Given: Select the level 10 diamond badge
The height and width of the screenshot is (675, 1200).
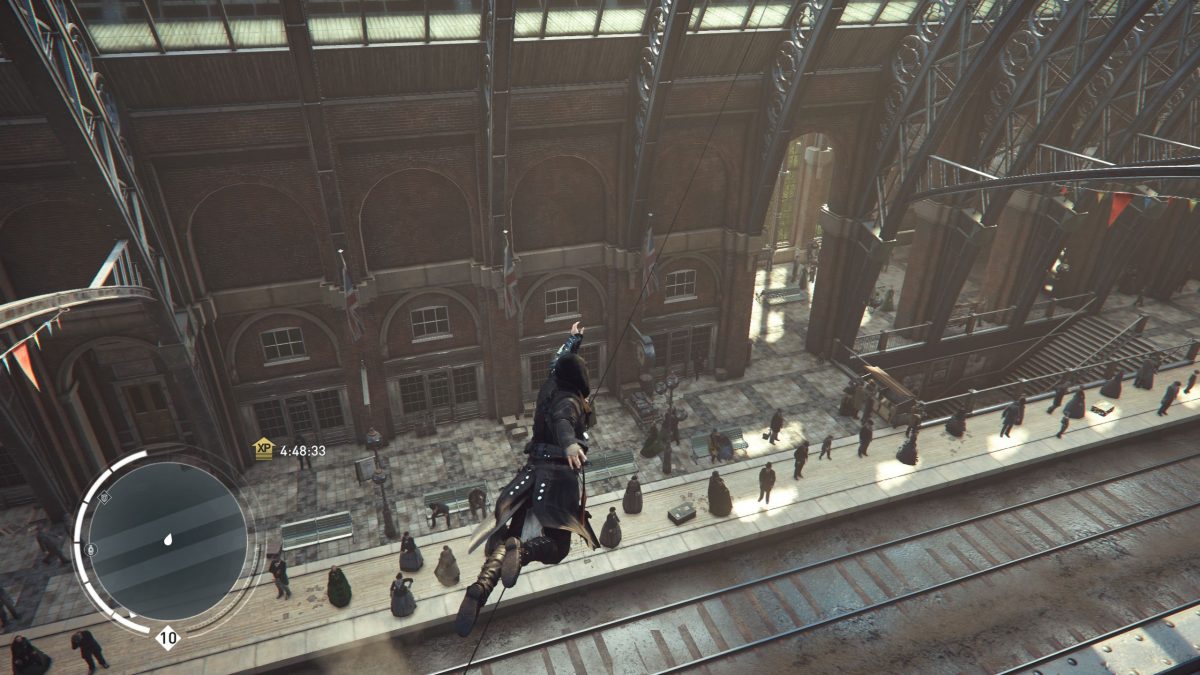Looking at the screenshot, I should (167, 637).
